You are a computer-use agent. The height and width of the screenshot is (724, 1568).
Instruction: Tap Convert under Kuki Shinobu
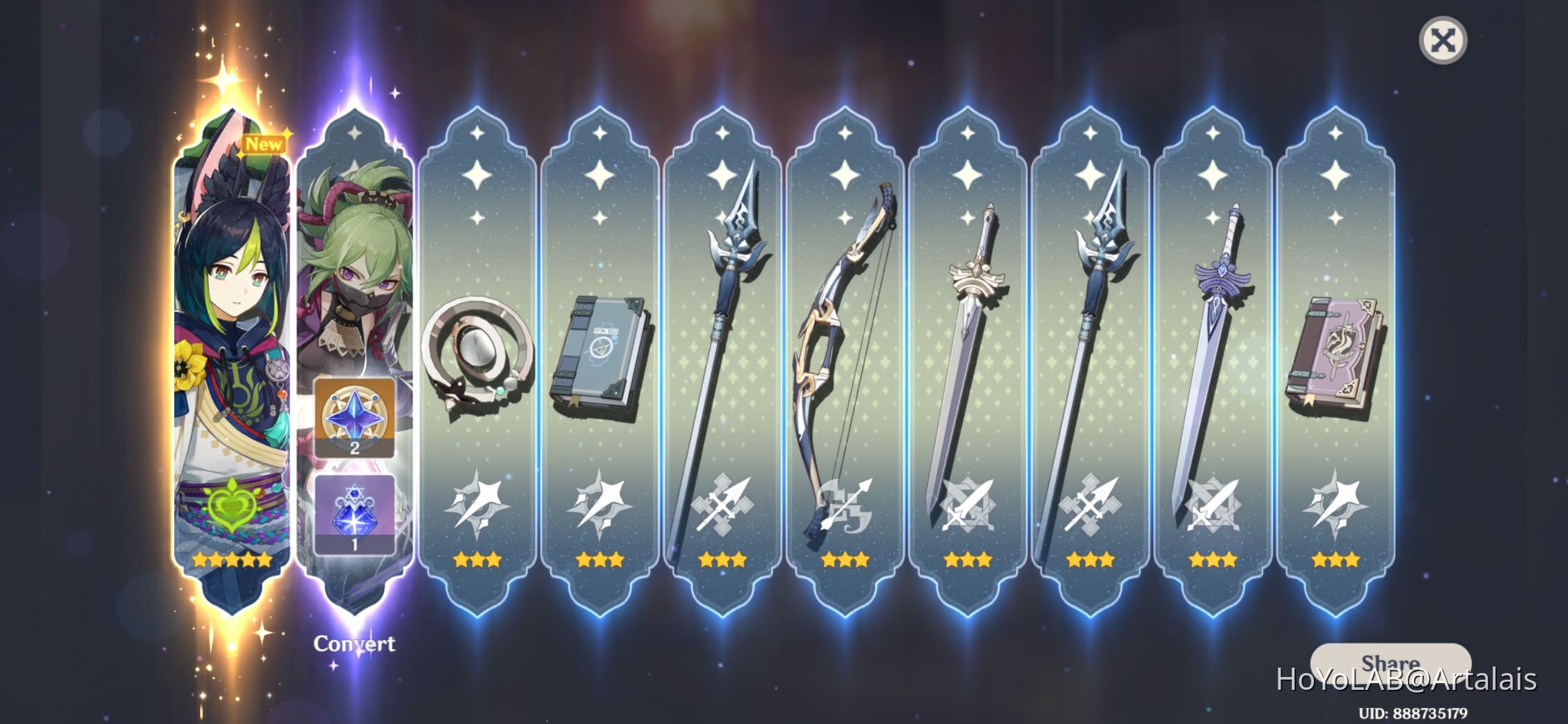(x=354, y=644)
